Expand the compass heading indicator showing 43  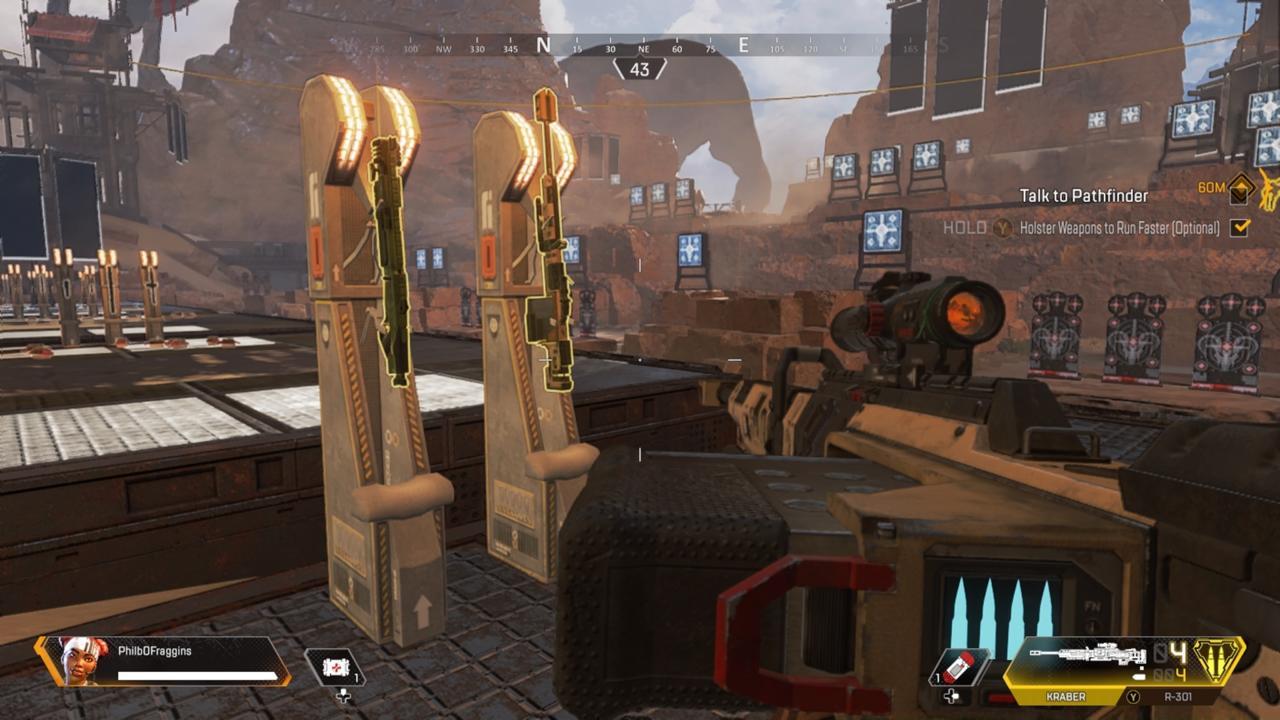point(640,69)
